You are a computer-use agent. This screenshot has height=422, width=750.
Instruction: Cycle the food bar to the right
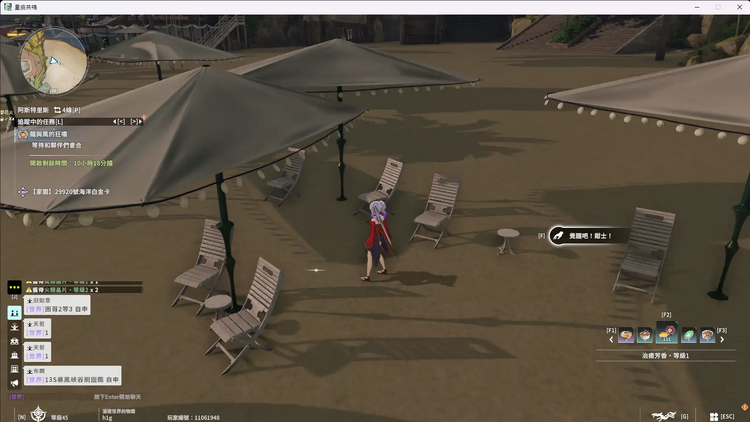pyautogui.click(x=722, y=339)
